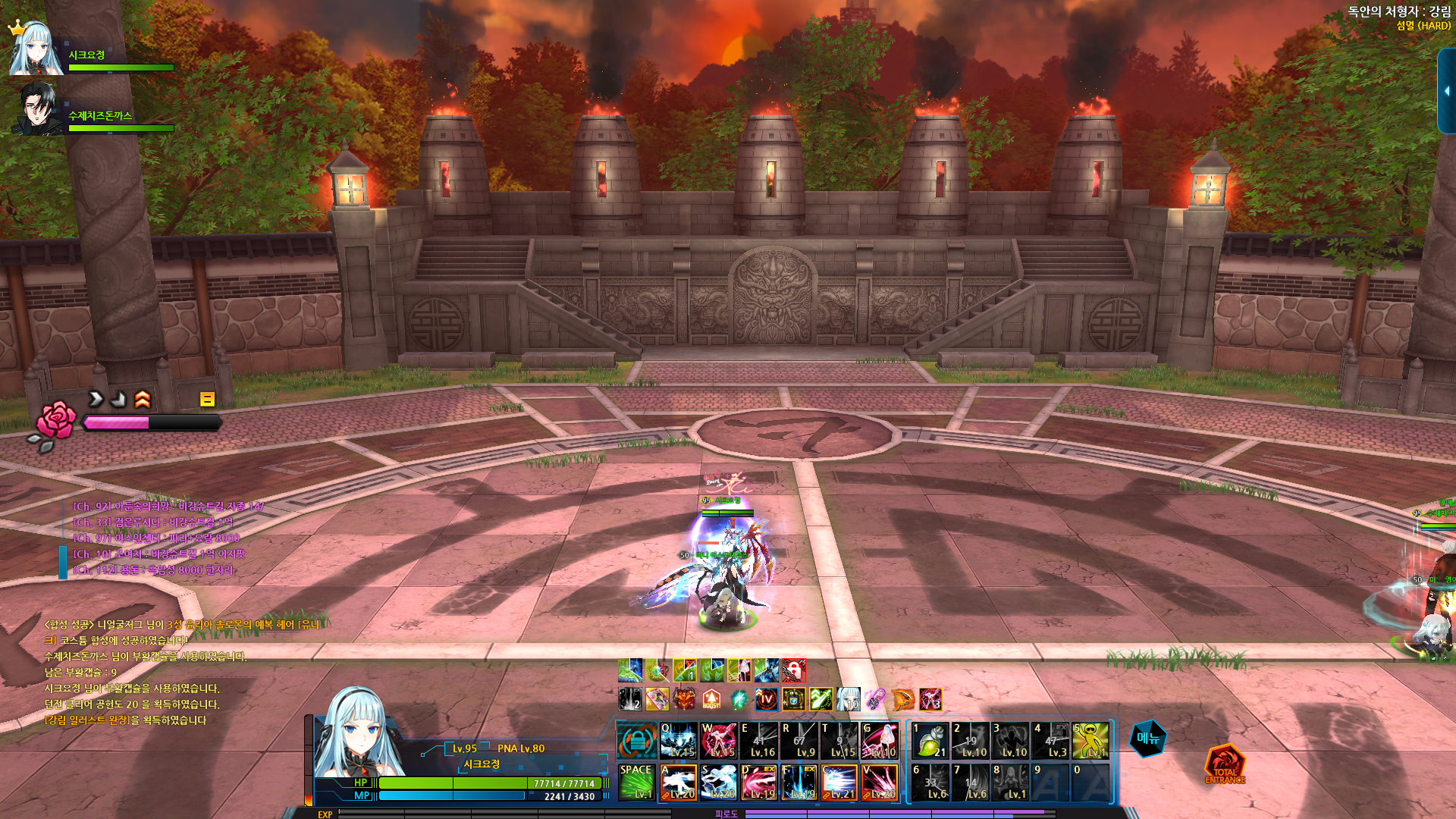Open the blue hexagonal 메뉴 menu button
The image size is (1456, 819).
1148,739
